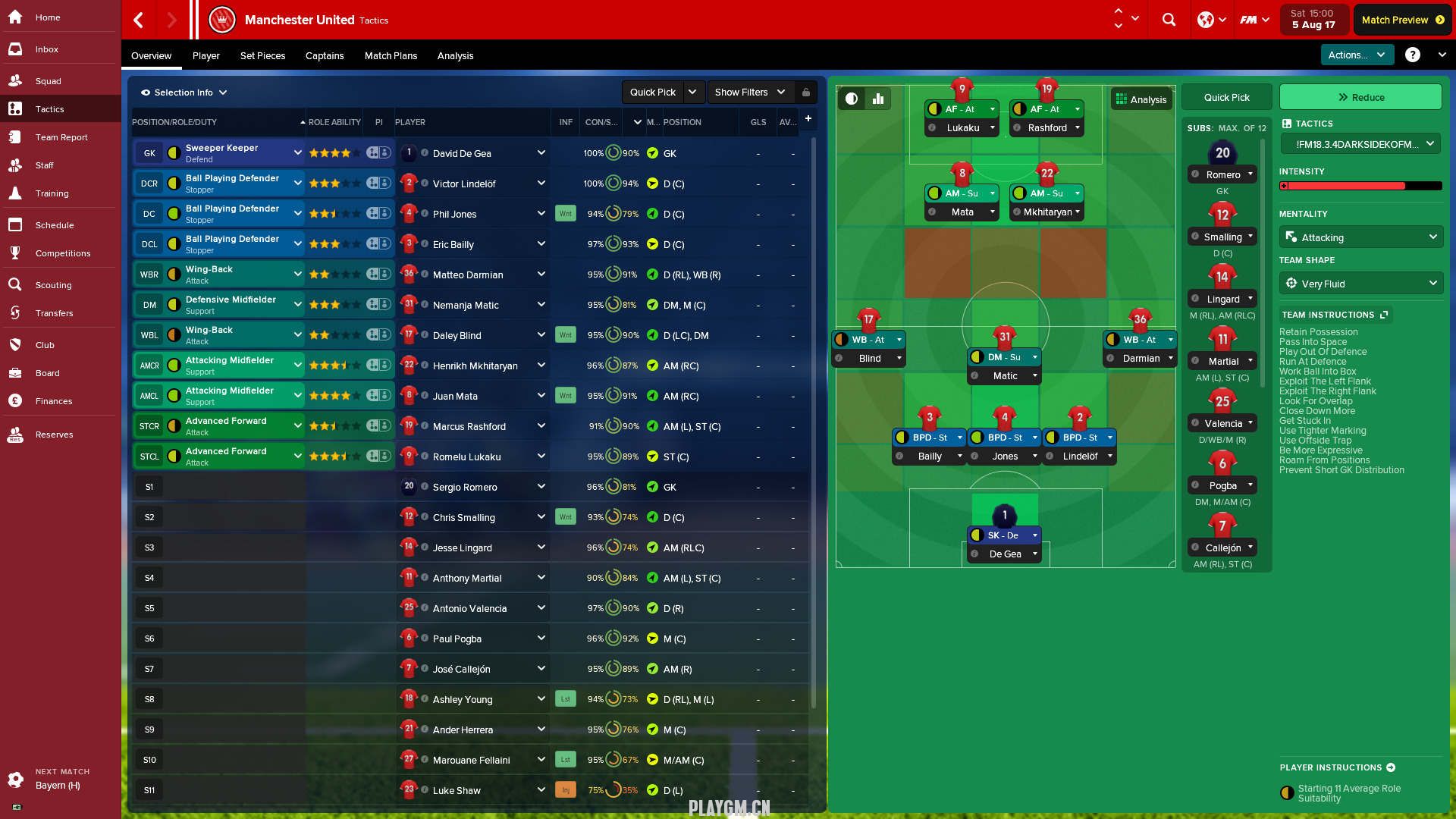Open the Very Fluid team shape dropdown
The width and height of the screenshot is (1456, 819).
1360,284
